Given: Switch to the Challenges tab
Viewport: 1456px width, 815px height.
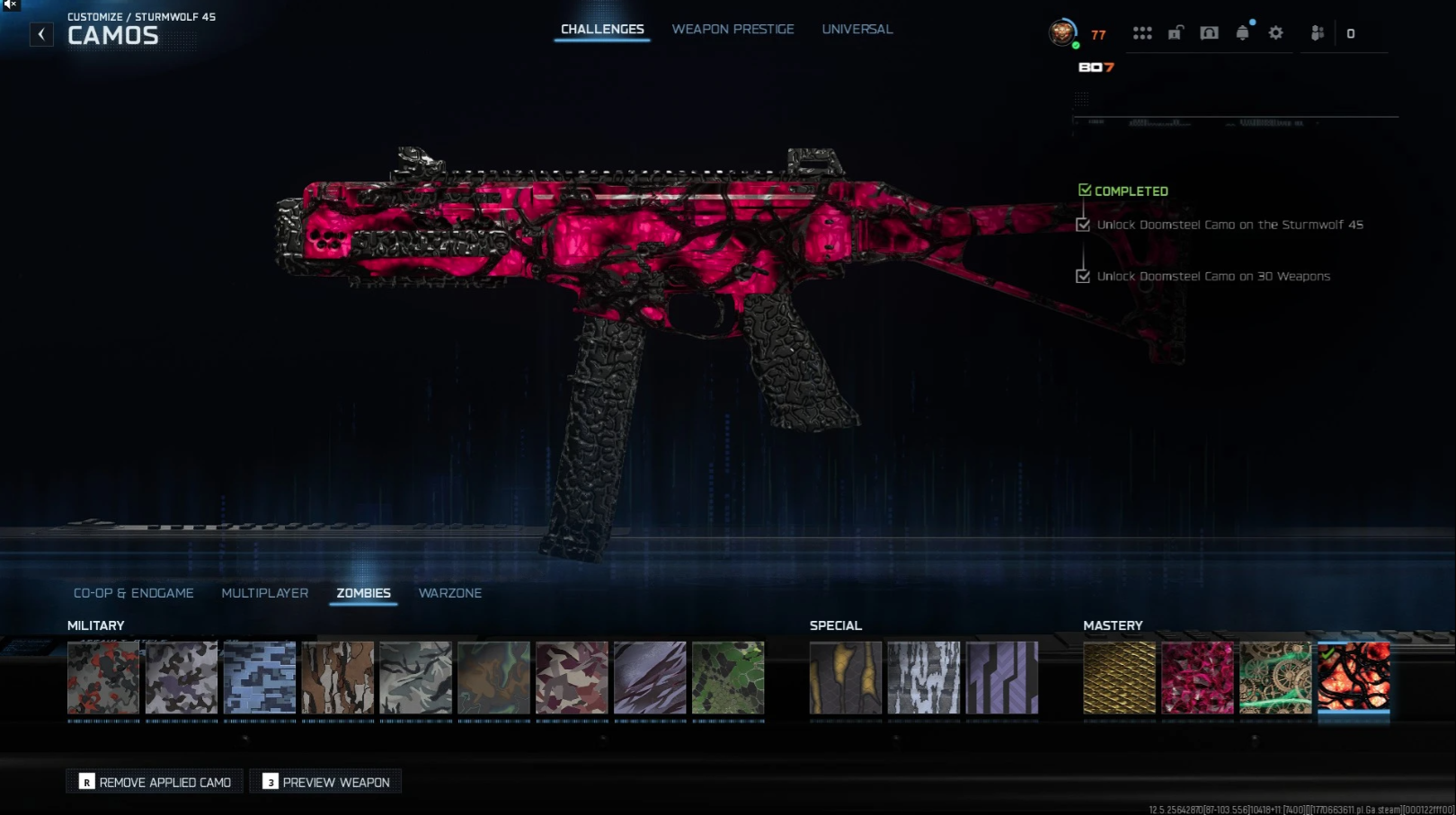Looking at the screenshot, I should point(602,30).
